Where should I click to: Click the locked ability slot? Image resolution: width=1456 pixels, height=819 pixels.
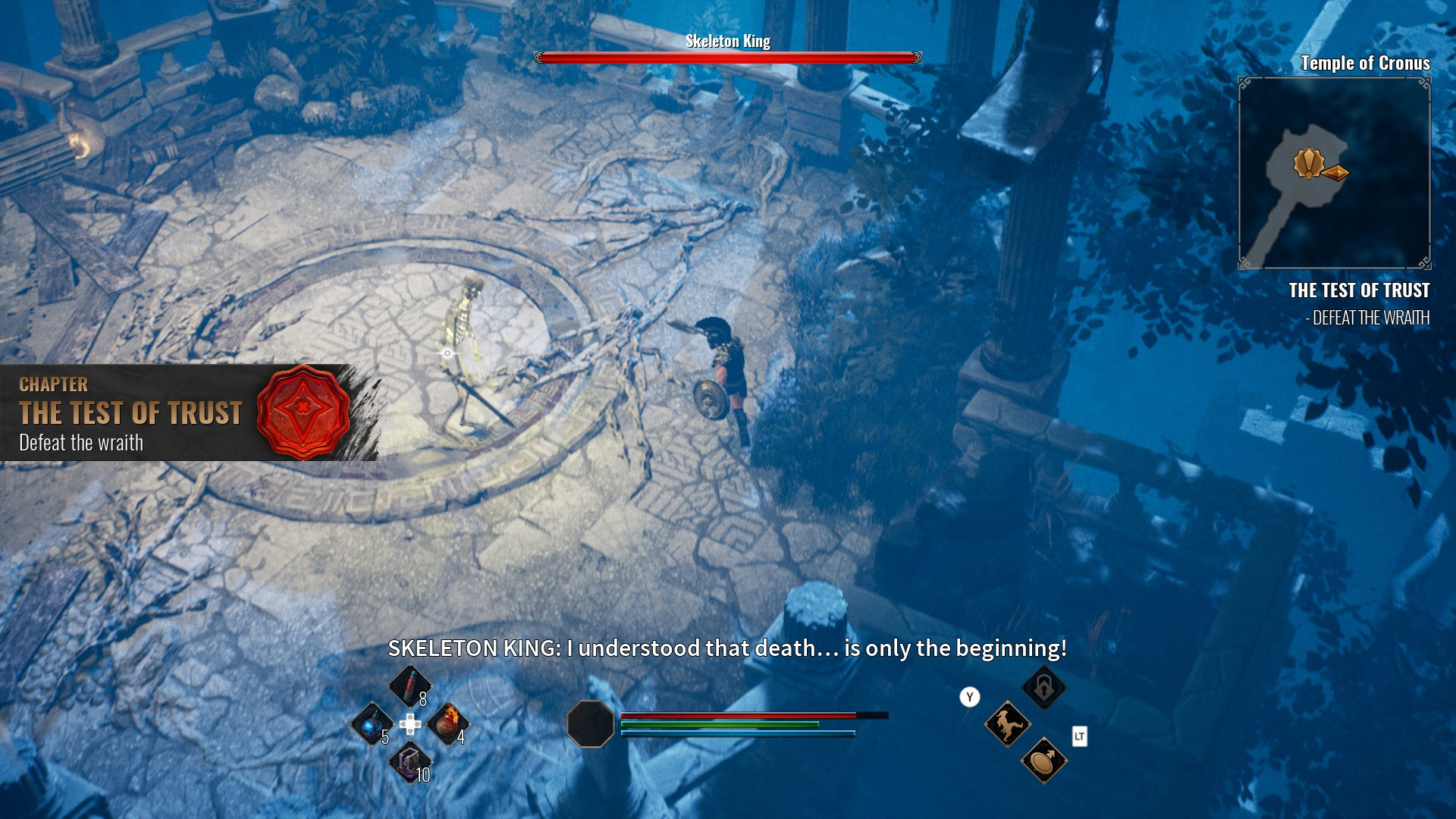click(x=1043, y=688)
